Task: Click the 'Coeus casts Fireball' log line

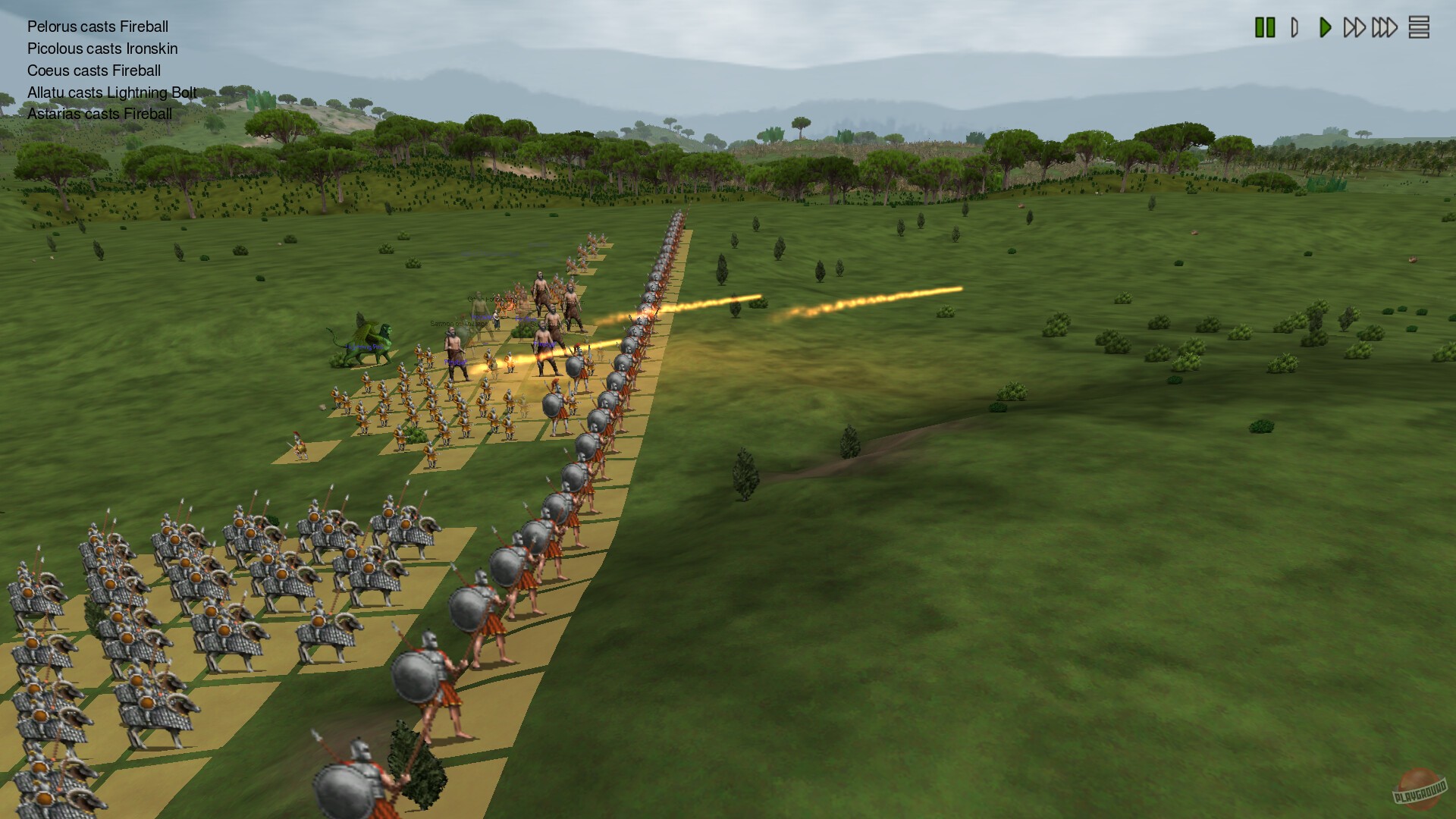Action: coord(94,71)
